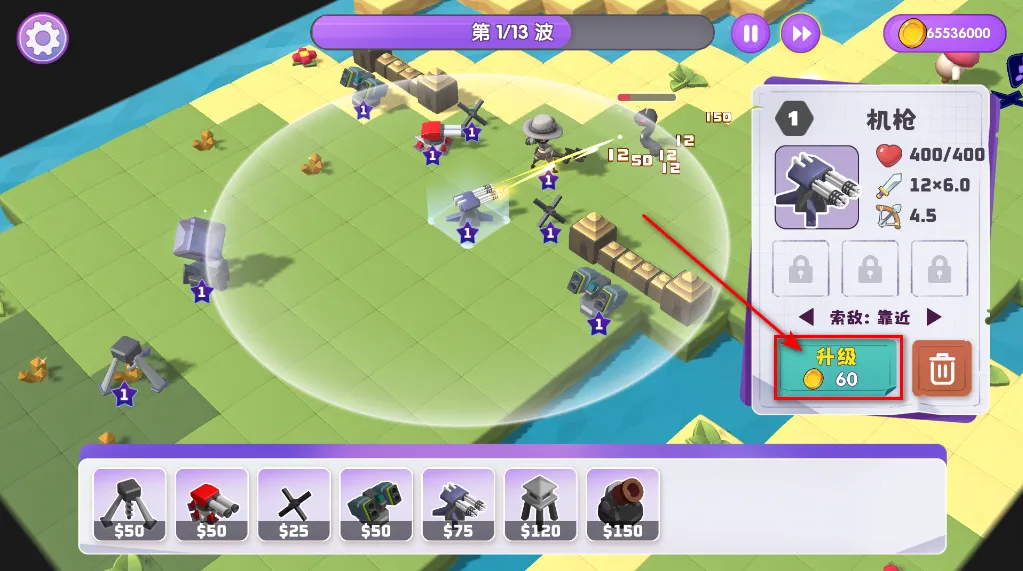
Task: Pick the $25 black cross barricade
Action: pos(294,505)
